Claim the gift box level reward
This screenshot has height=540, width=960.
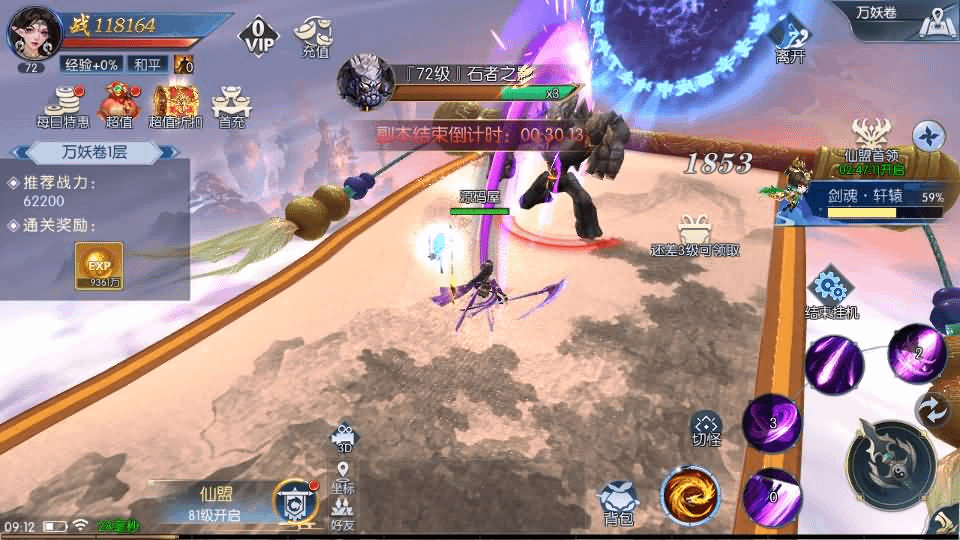695,234
